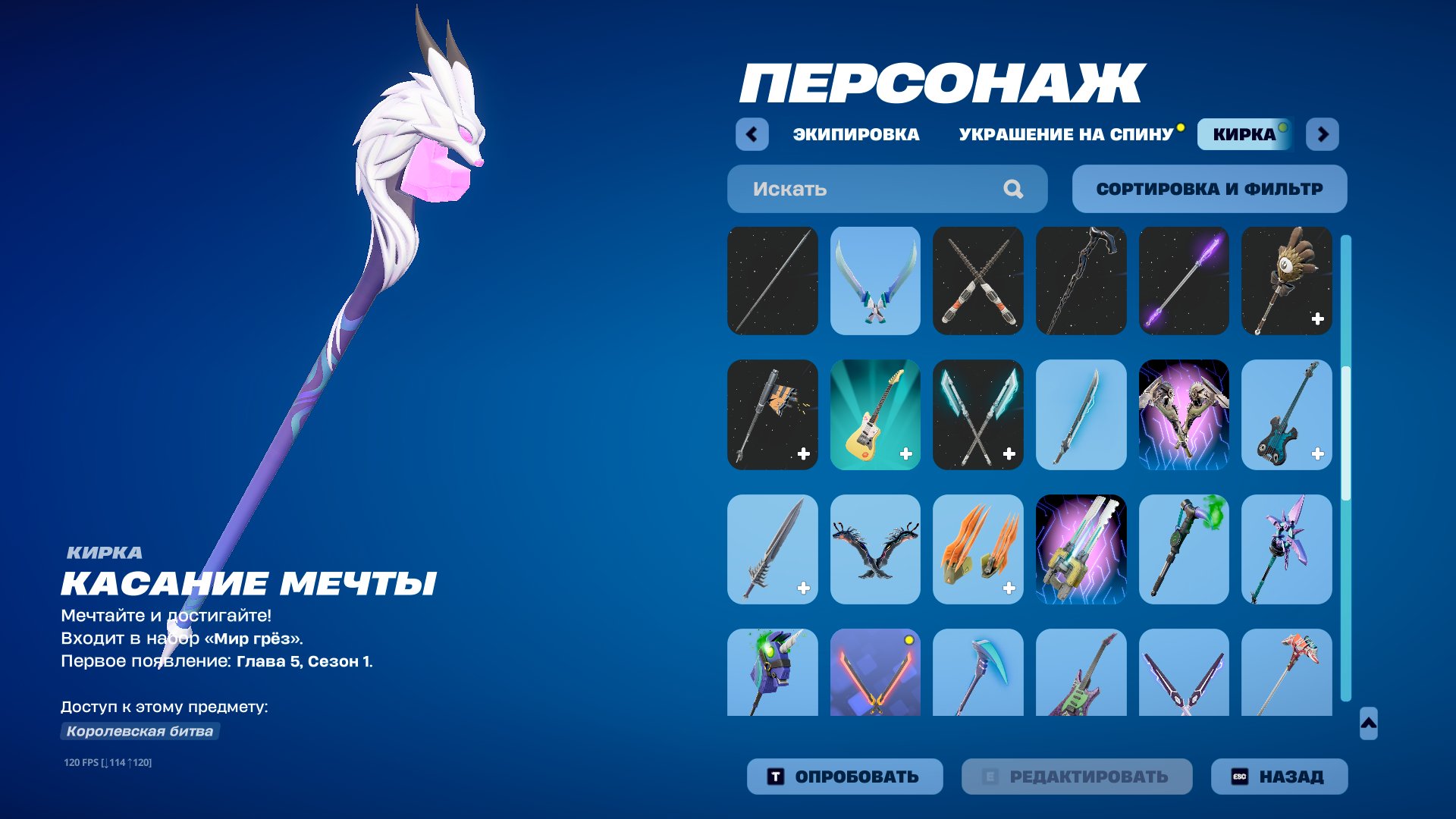Click the left arrow to previous category
Viewport: 1456px width, 819px height.
pyautogui.click(x=750, y=133)
